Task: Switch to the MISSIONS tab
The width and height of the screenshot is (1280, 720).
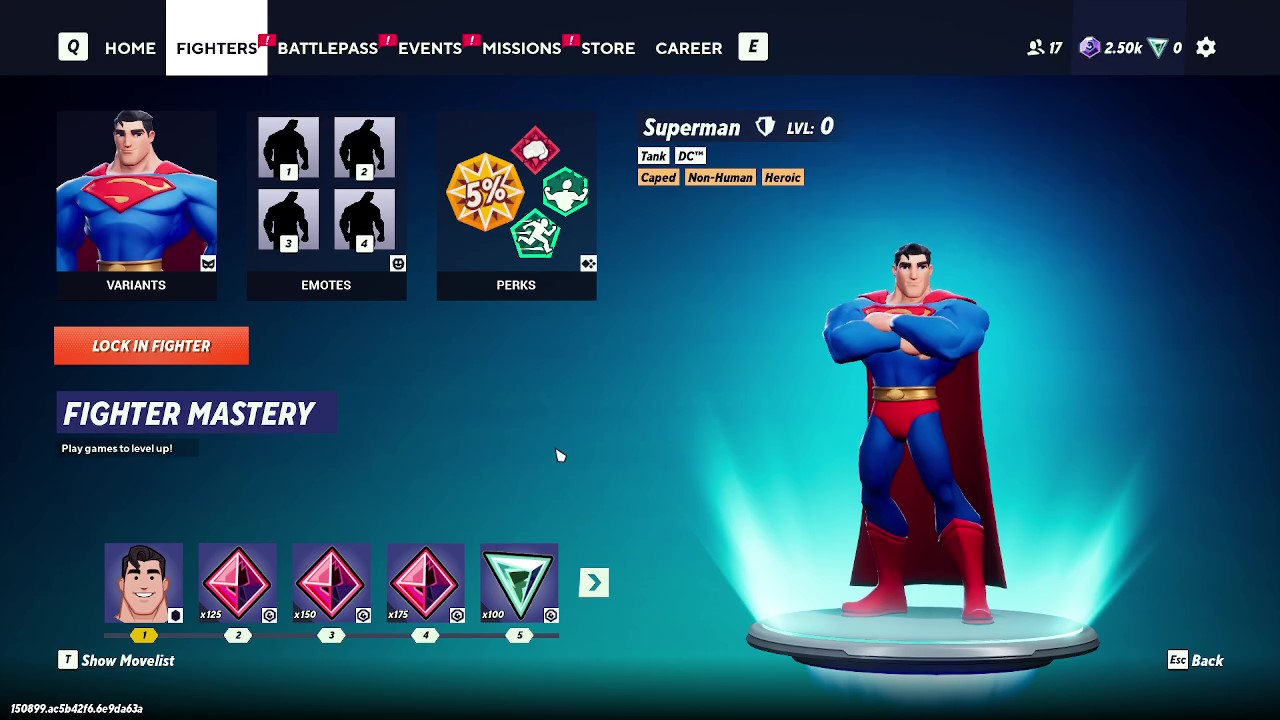Action: click(x=521, y=47)
